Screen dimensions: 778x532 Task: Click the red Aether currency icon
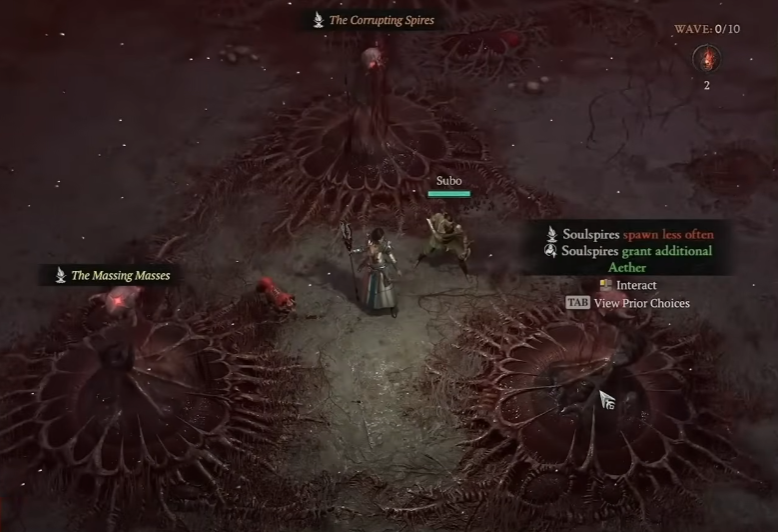click(x=706, y=58)
